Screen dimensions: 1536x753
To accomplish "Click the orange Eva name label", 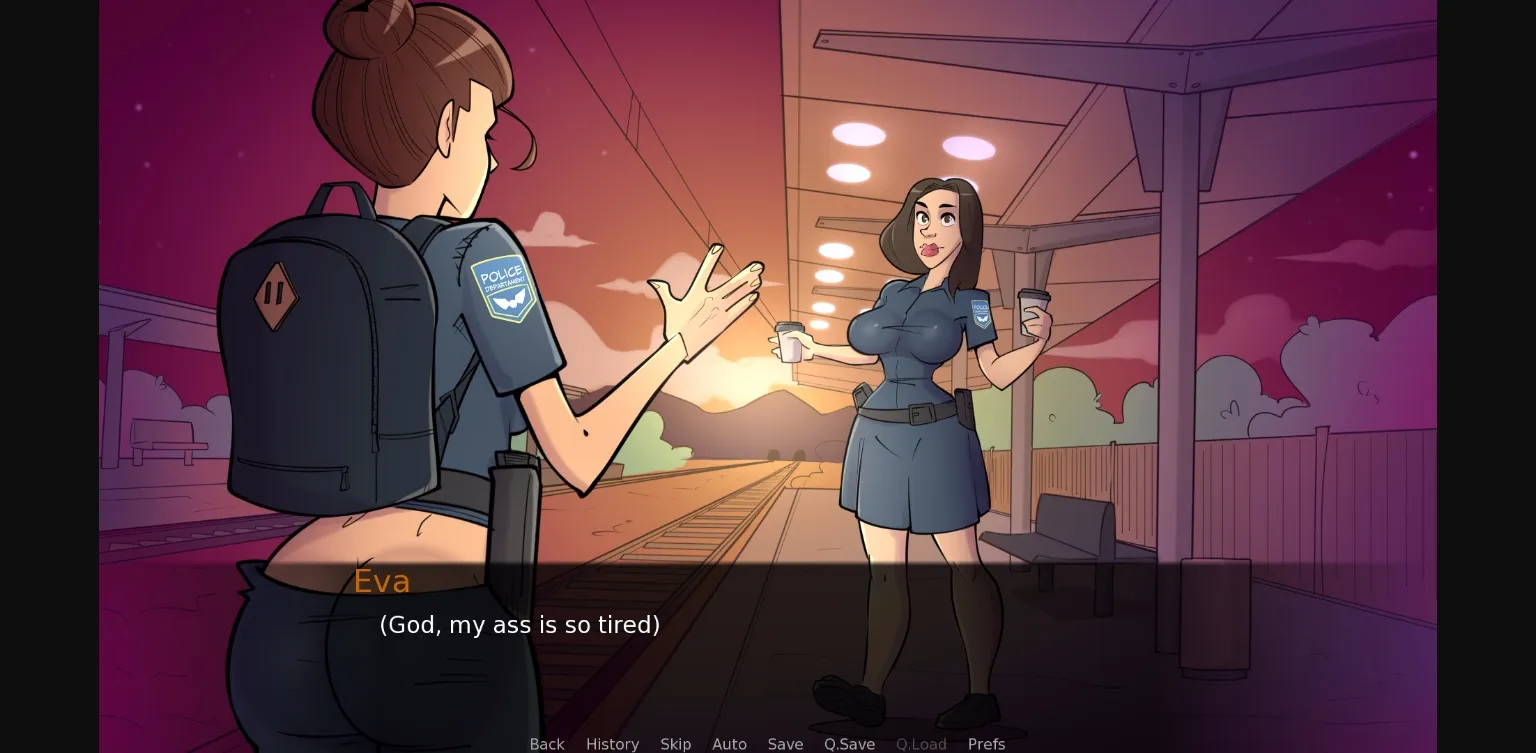I will point(382,581).
